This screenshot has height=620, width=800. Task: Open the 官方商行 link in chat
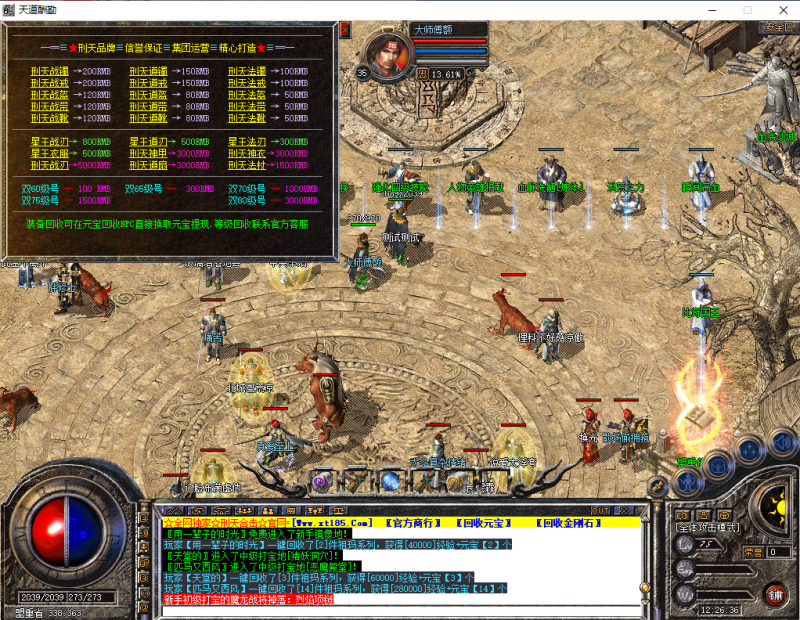tap(410, 523)
